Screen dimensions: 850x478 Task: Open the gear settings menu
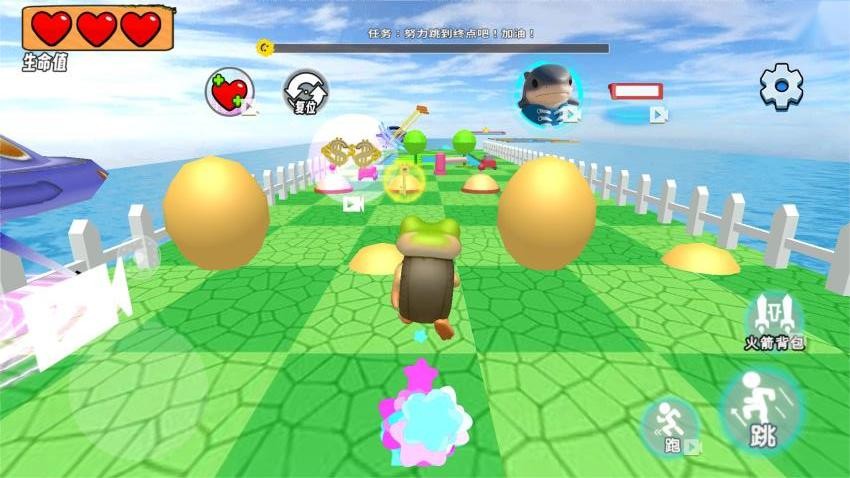click(x=781, y=87)
